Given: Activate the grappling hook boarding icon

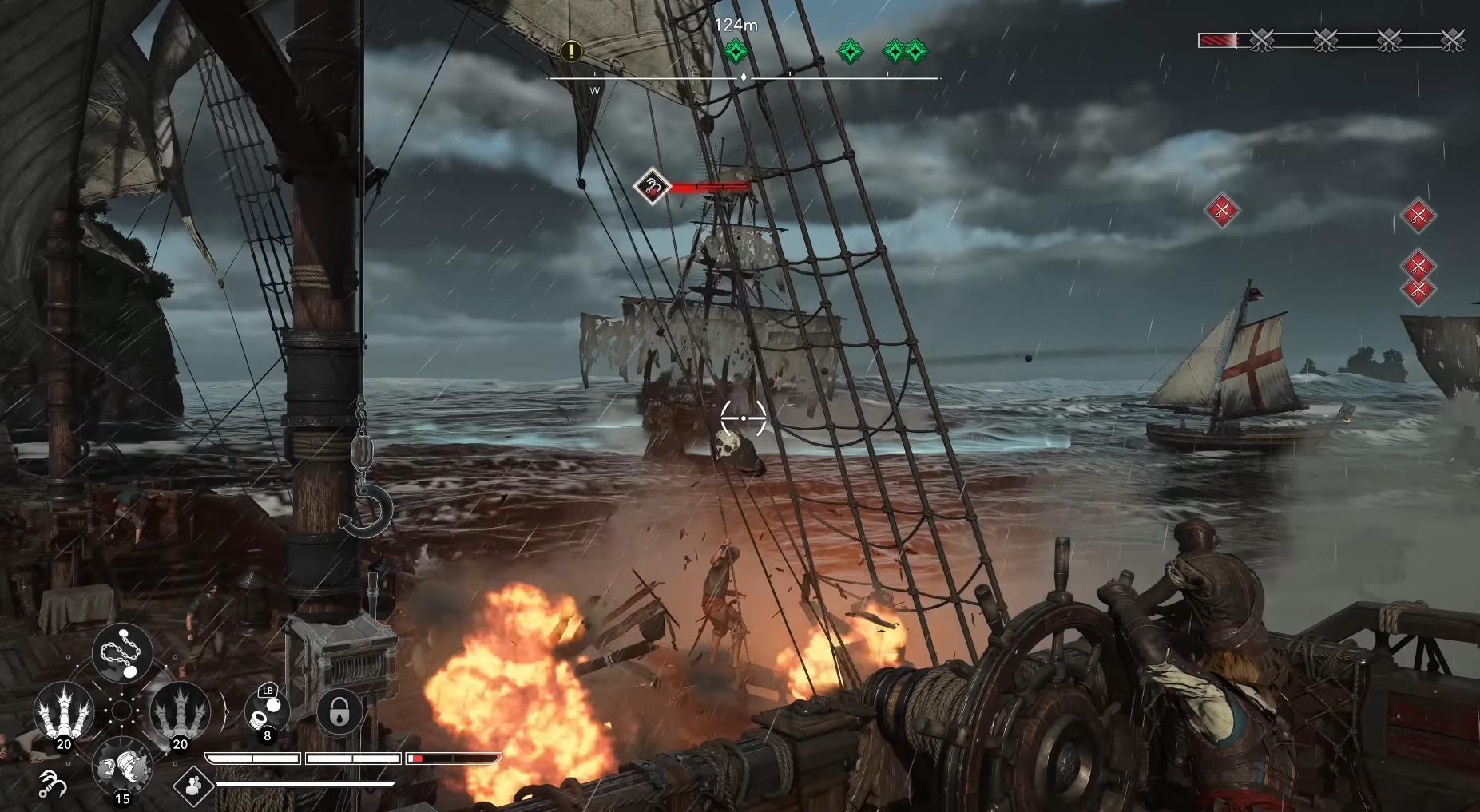Looking at the screenshot, I should [53, 785].
